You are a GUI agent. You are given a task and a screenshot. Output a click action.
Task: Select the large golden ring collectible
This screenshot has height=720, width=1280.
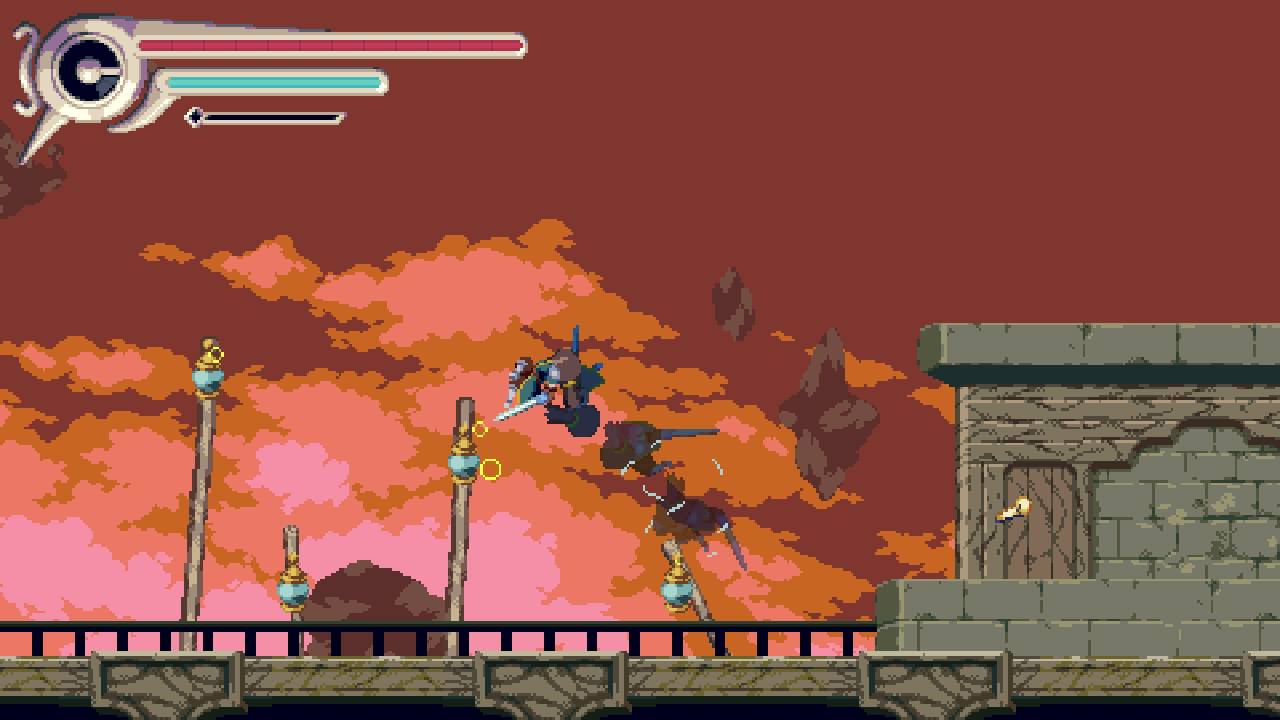tap(490, 466)
